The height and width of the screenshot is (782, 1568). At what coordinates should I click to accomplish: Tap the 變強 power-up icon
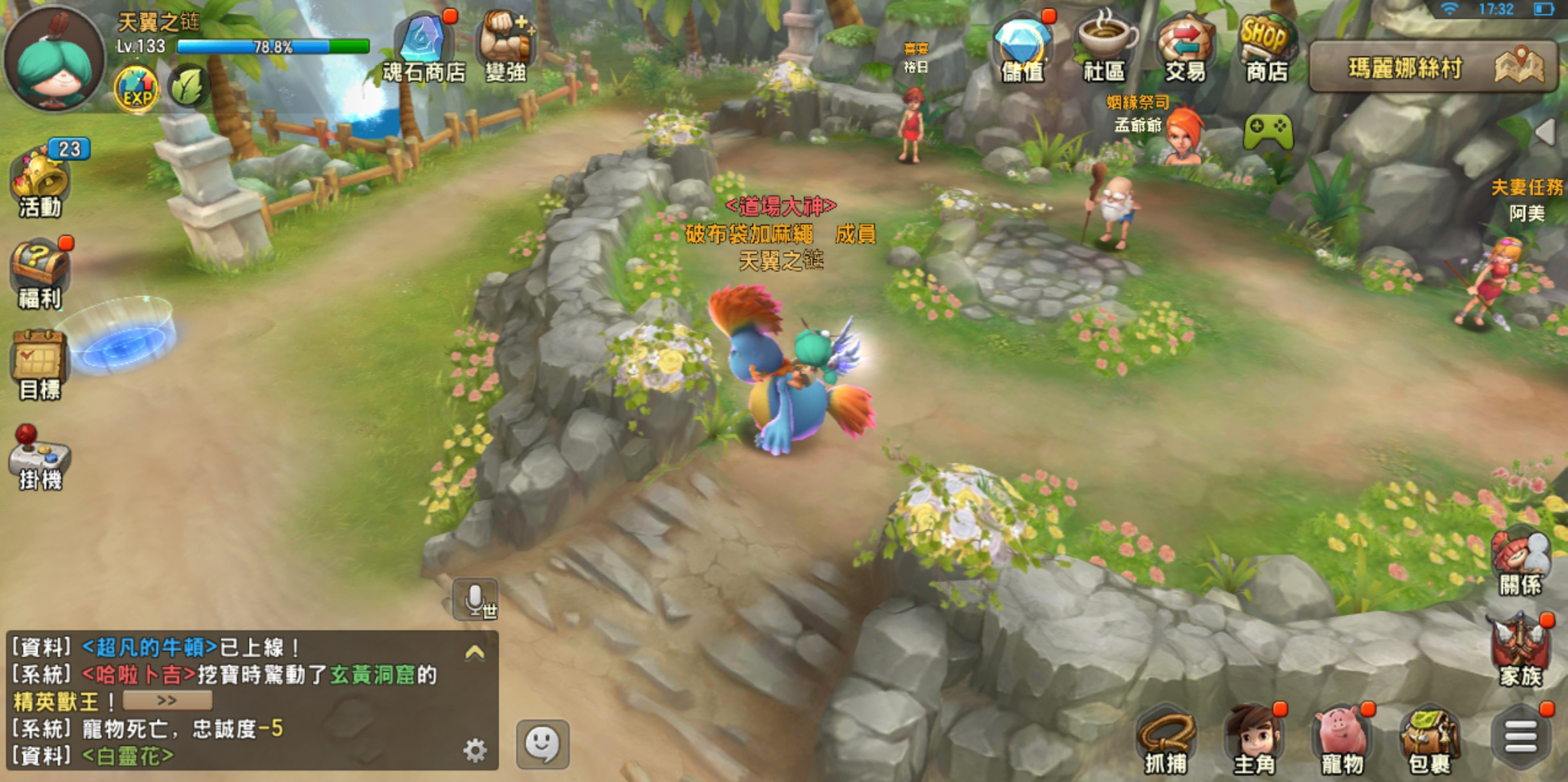coord(505,47)
